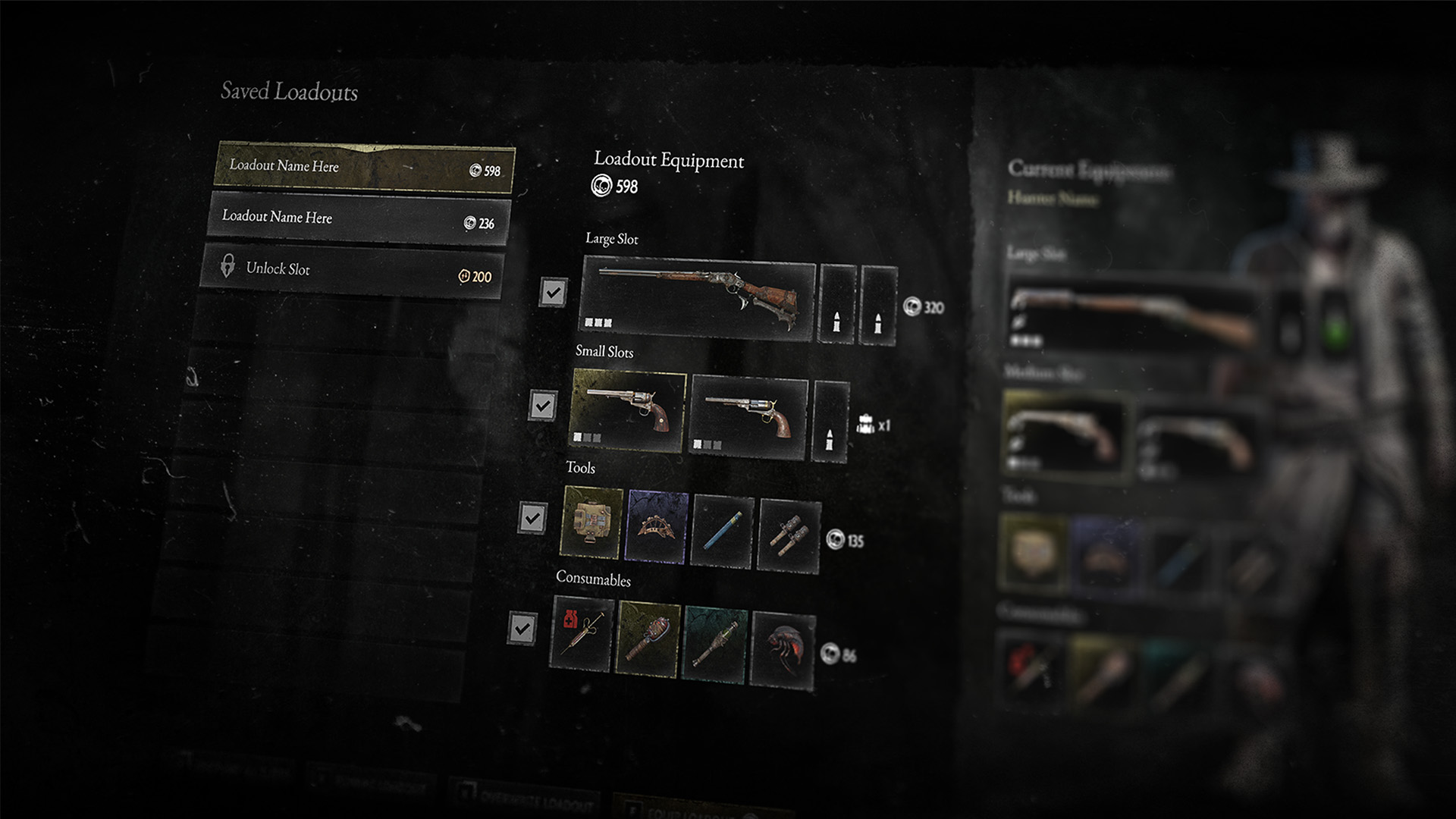Select the ammo slot beside the rifle
Image resolution: width=1456 pixels, height=819 pixels.
click(x=836, y=303)
